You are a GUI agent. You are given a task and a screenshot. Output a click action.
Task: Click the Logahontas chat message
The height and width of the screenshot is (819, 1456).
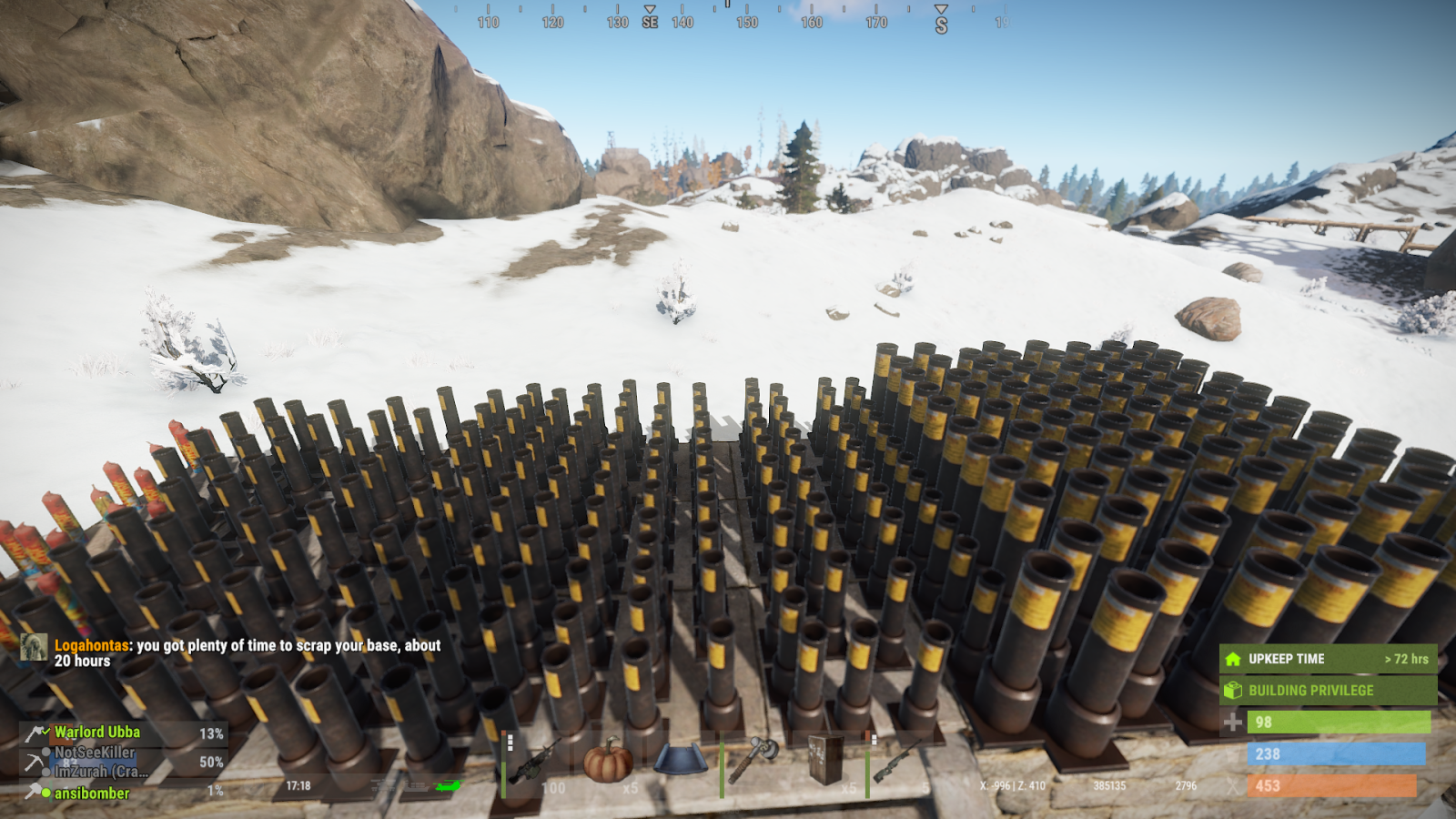(246, 652)
